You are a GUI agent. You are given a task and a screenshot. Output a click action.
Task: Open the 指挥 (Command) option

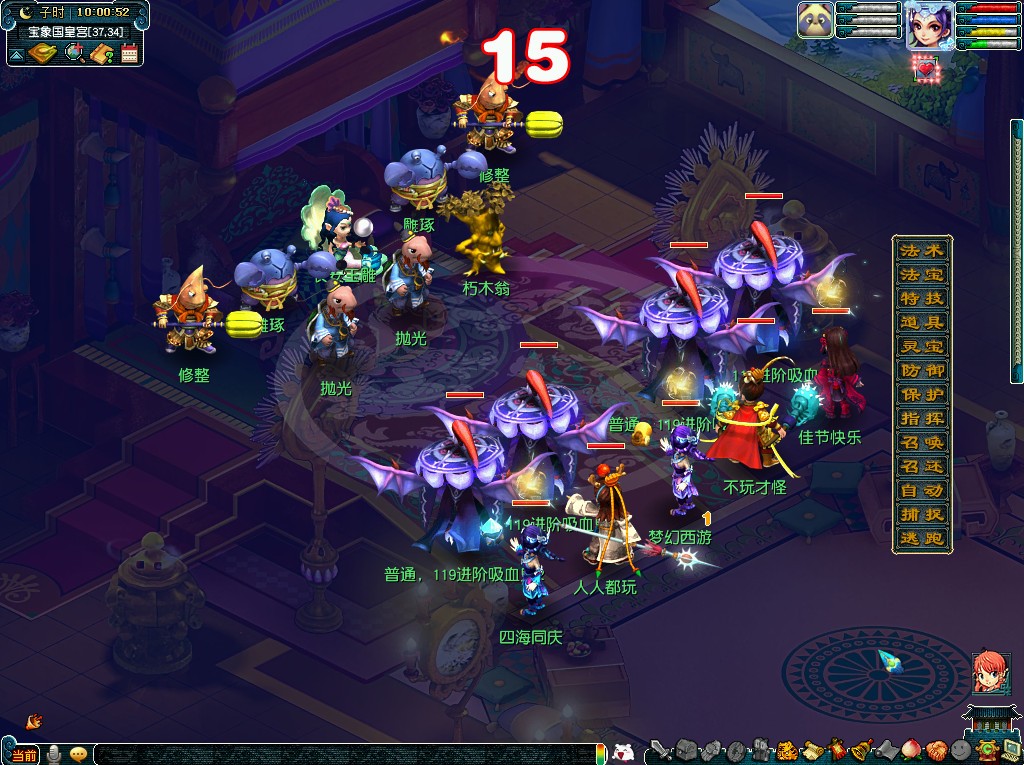pos(922,418)
